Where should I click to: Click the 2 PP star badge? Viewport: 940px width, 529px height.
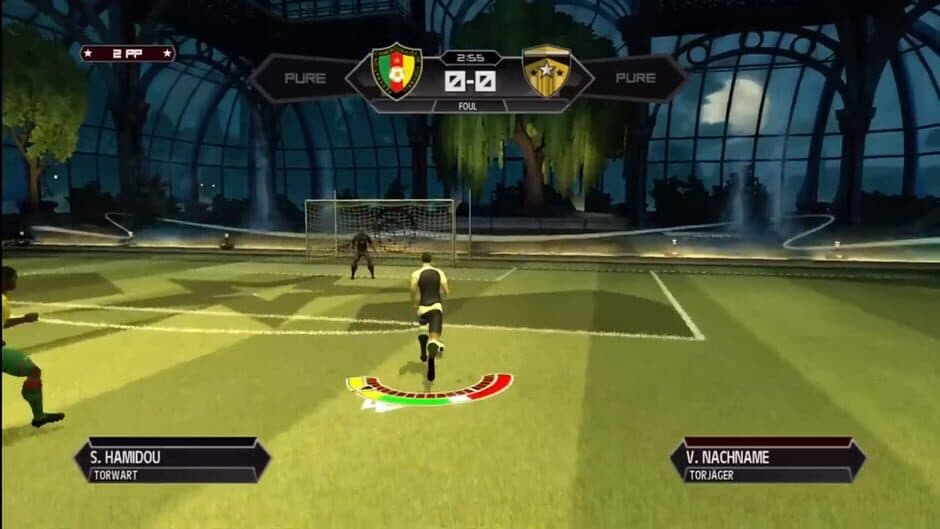[x=128, y=53]
